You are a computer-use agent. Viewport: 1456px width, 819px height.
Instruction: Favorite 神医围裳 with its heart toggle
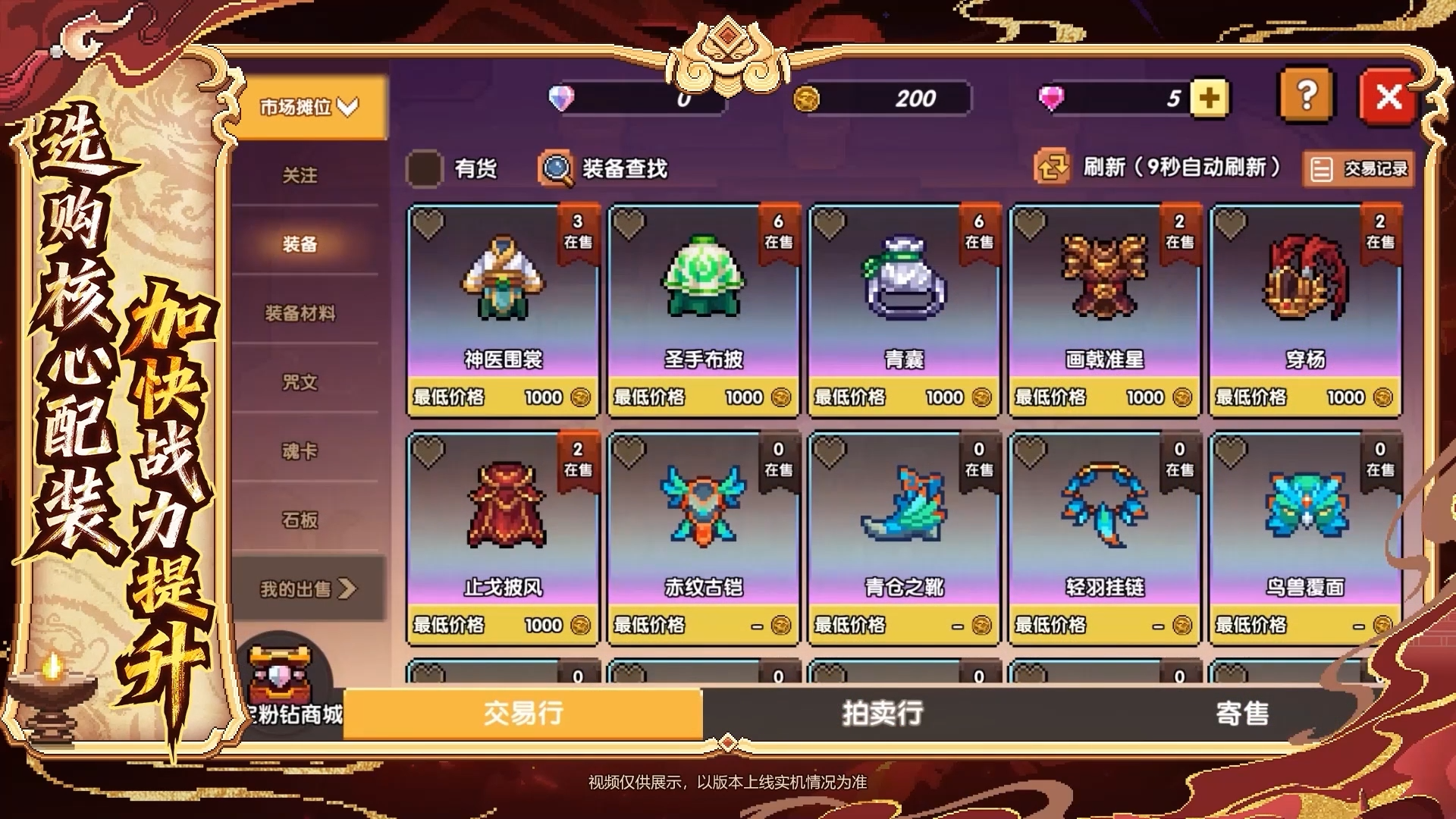click(429, 225)
